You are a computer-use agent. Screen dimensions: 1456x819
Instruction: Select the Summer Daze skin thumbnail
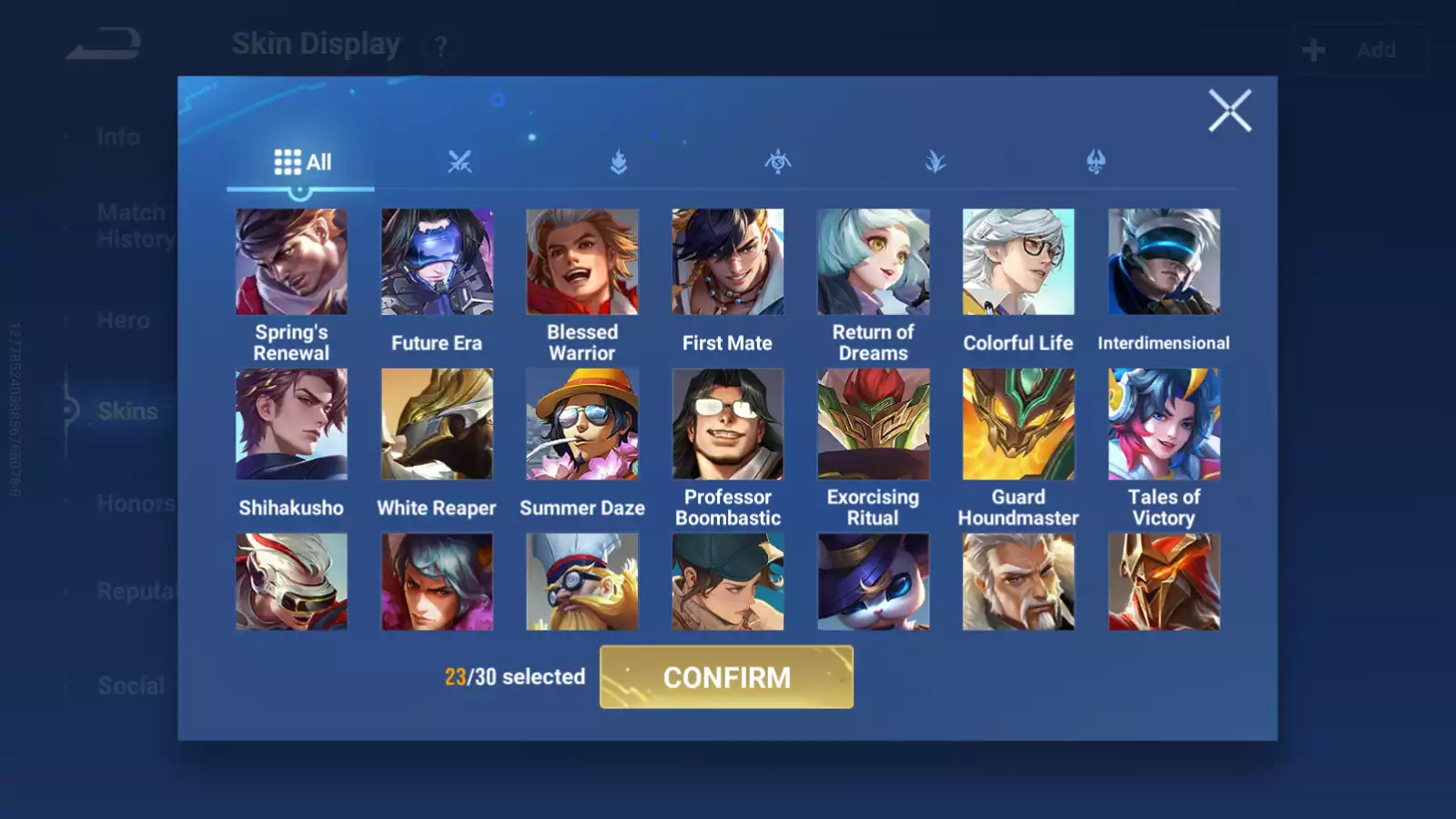pyautogui.click(x=581, y=424)
